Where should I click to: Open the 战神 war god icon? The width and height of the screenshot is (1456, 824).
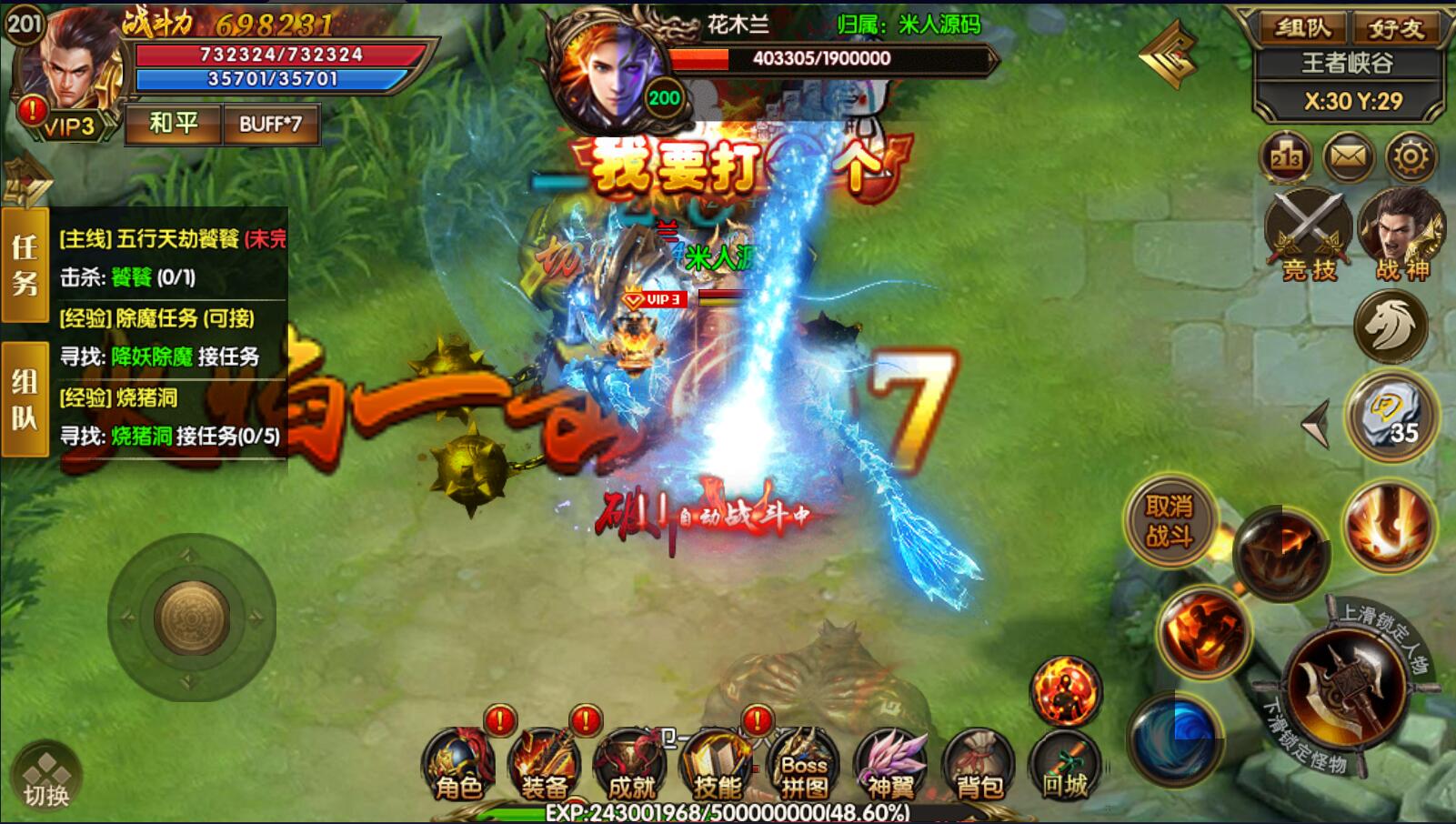[x=1401, y=234]
